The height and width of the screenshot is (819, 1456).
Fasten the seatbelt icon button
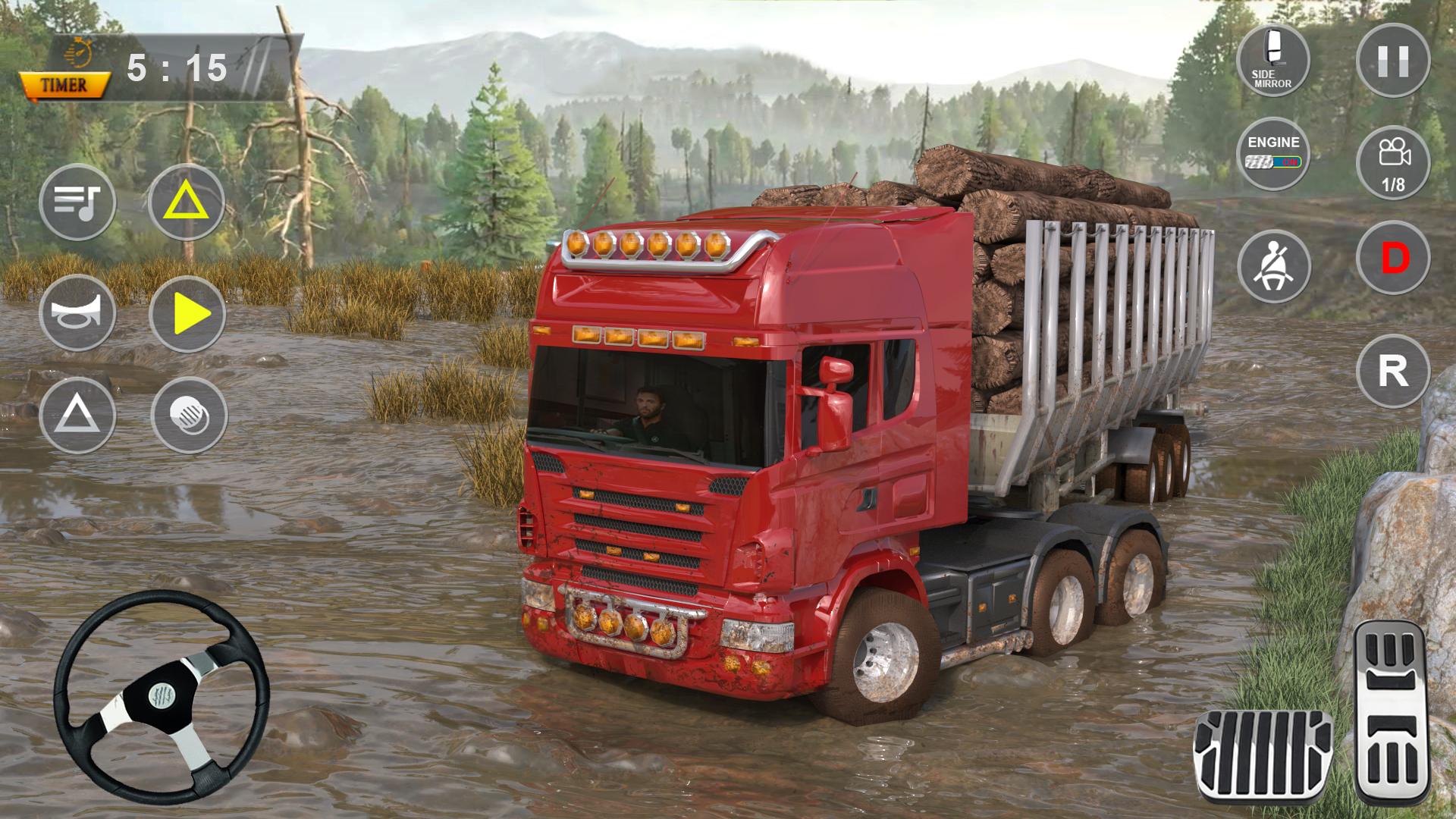(x=1273, y=266)
